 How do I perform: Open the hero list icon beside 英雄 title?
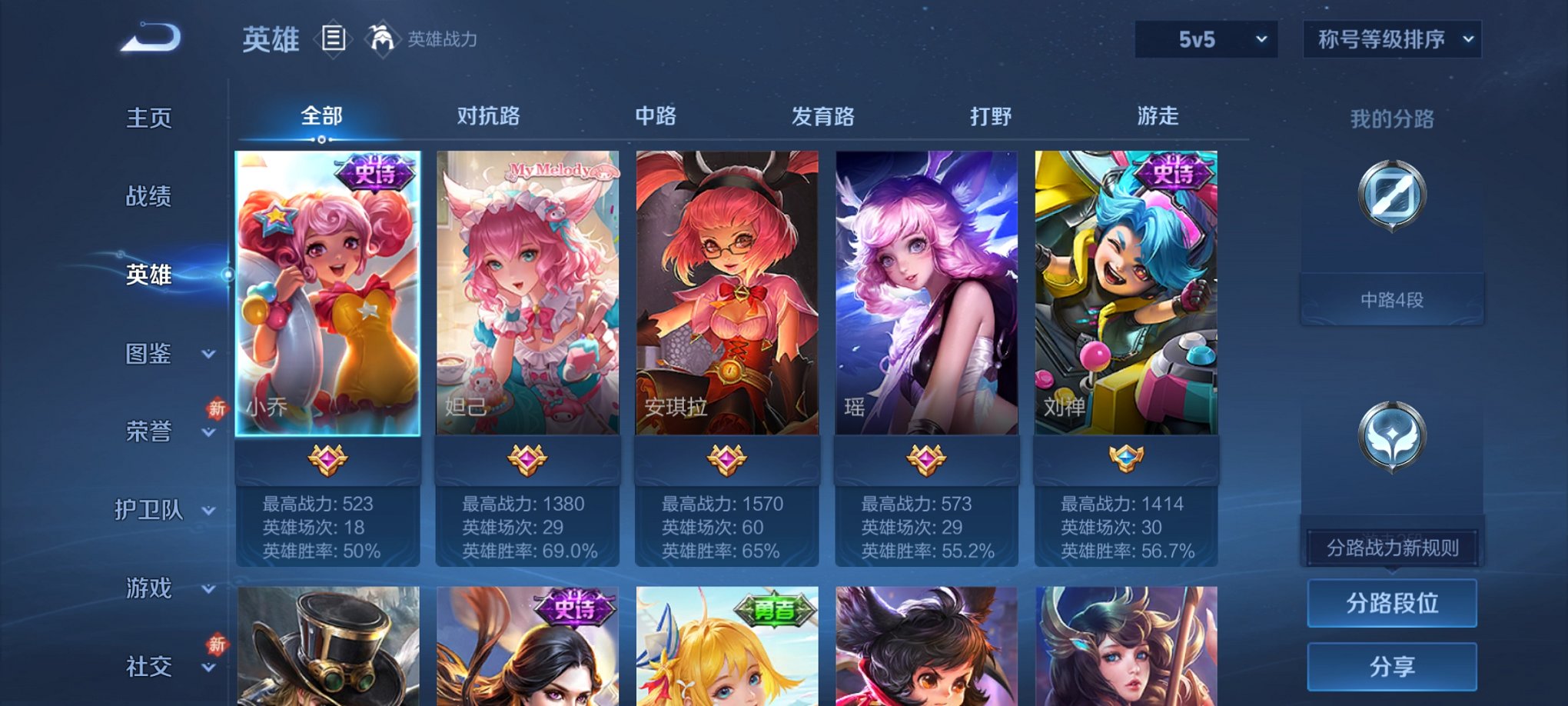coord(334,38)
